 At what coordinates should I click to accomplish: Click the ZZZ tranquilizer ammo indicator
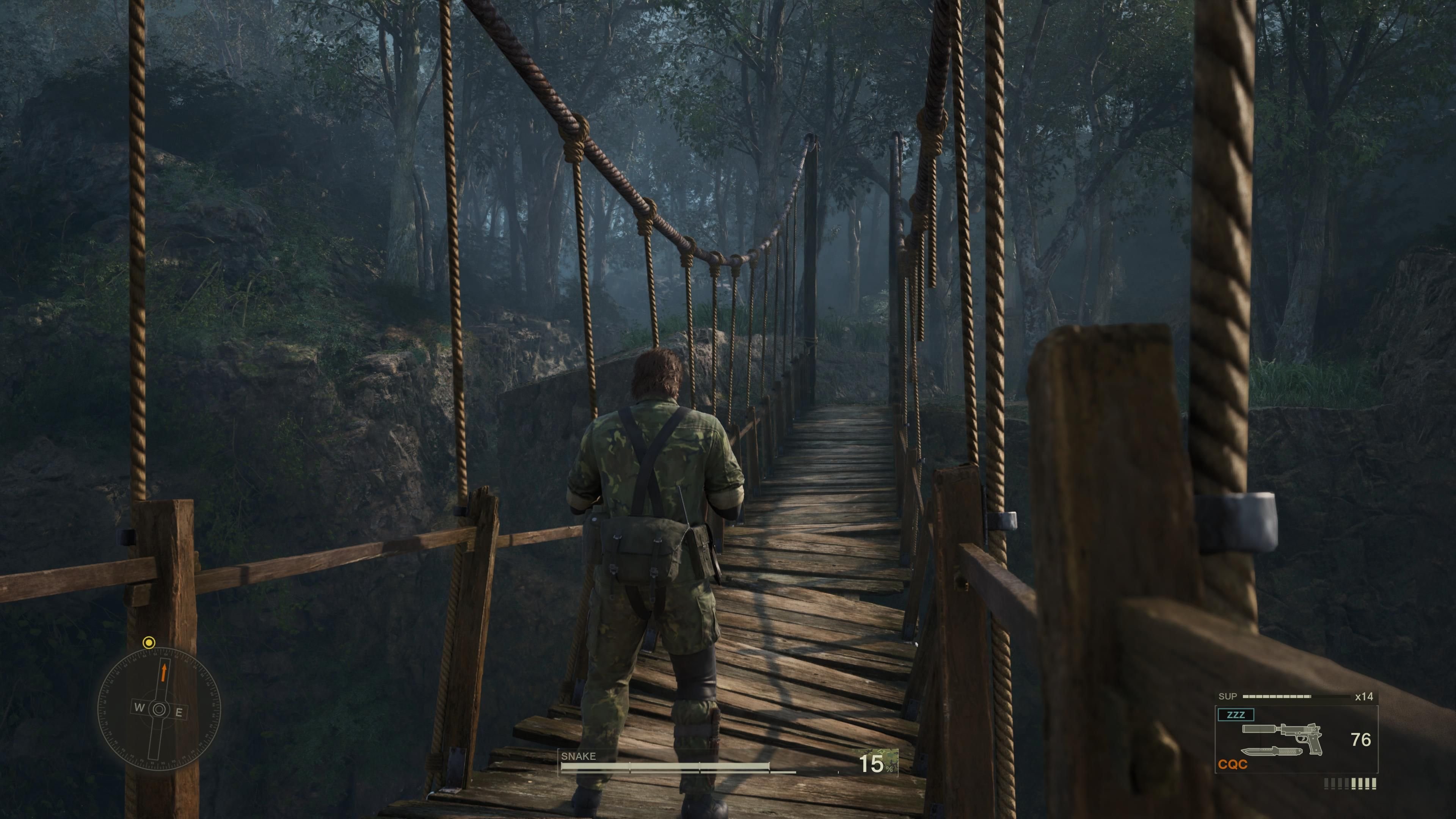pyautogui.click(x=1236, y=714)
